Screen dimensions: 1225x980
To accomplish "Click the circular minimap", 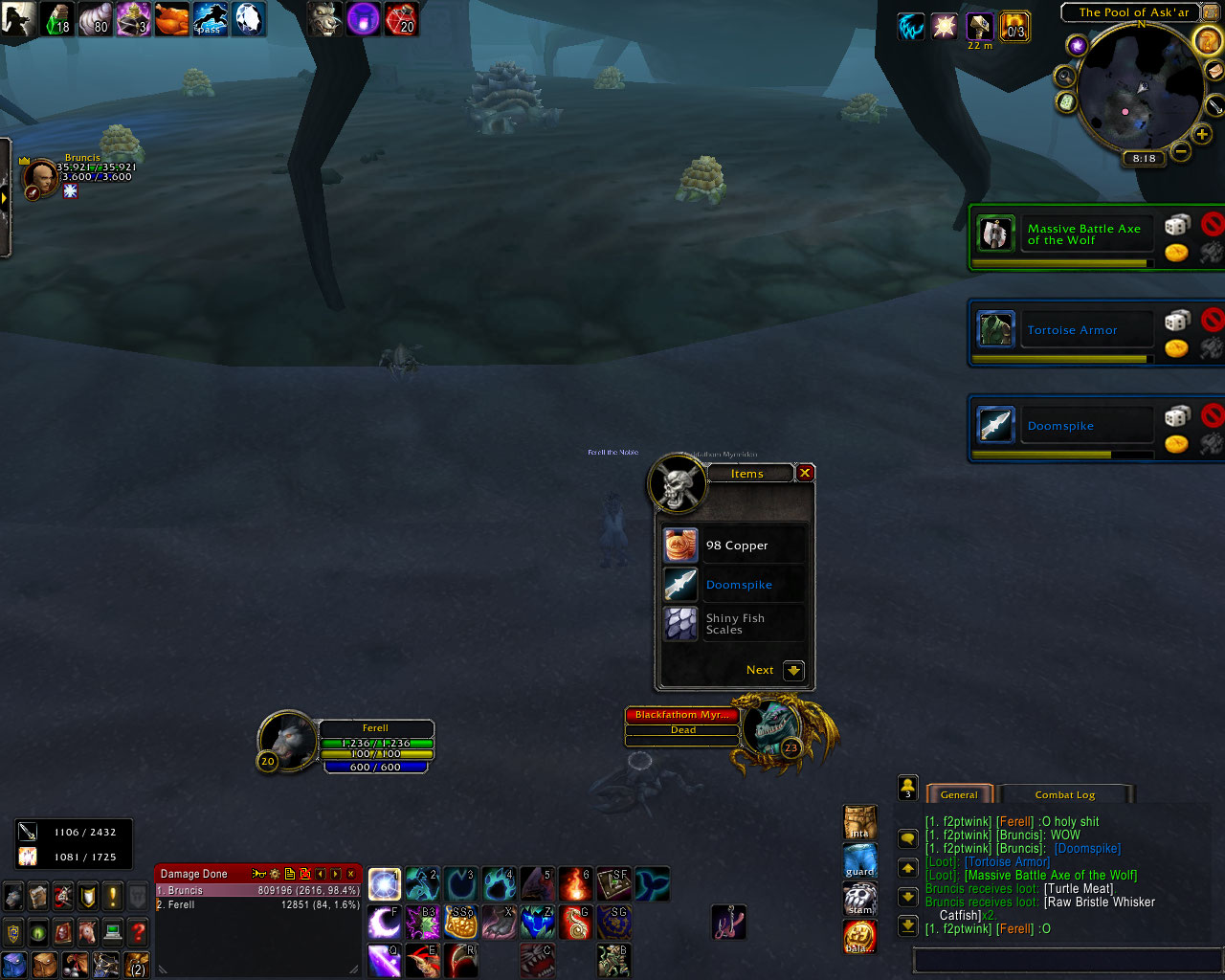I will coord(1139,91).
